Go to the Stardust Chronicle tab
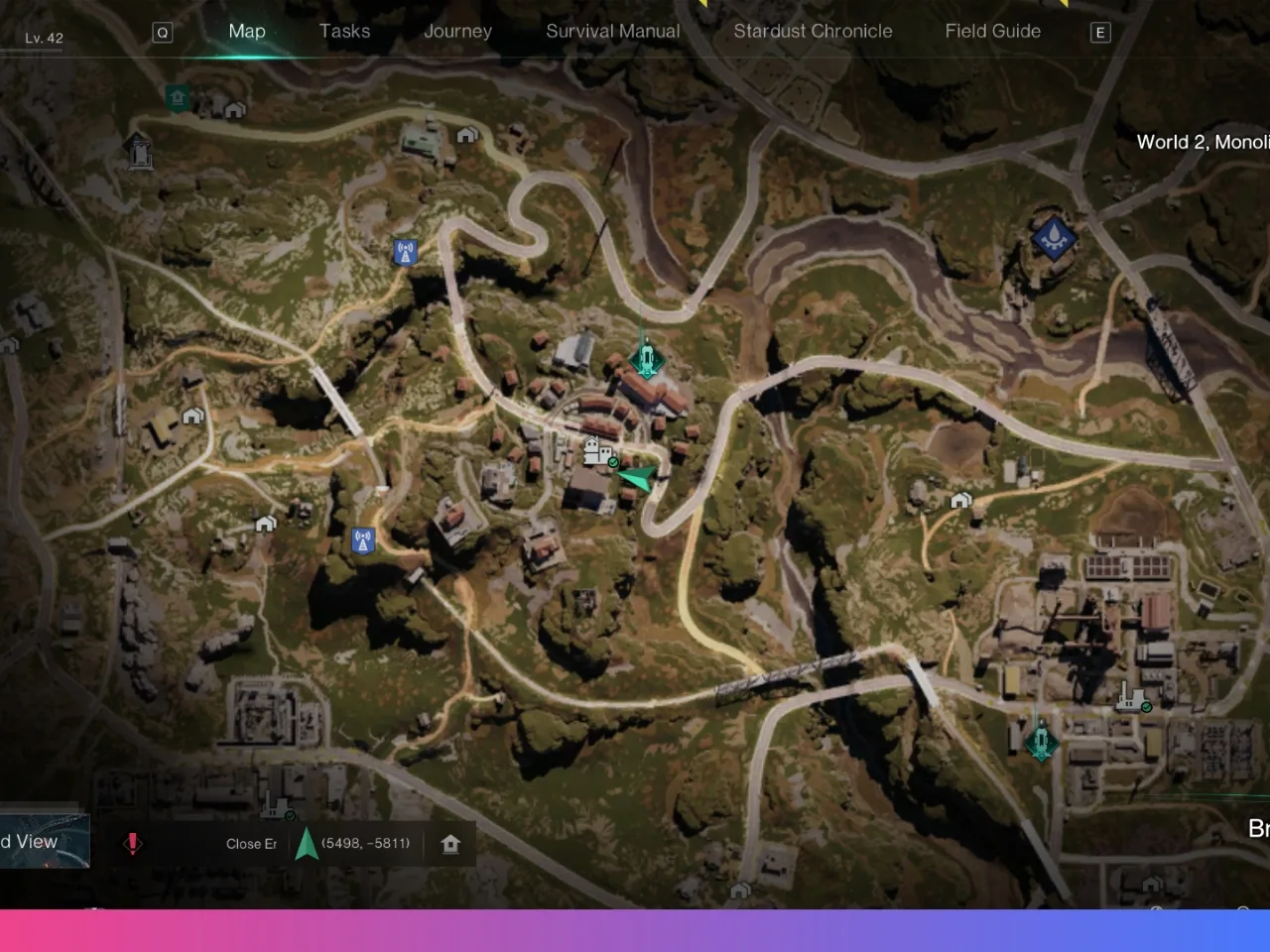This screenshot has width=1270, height=952. coord(813,31)
